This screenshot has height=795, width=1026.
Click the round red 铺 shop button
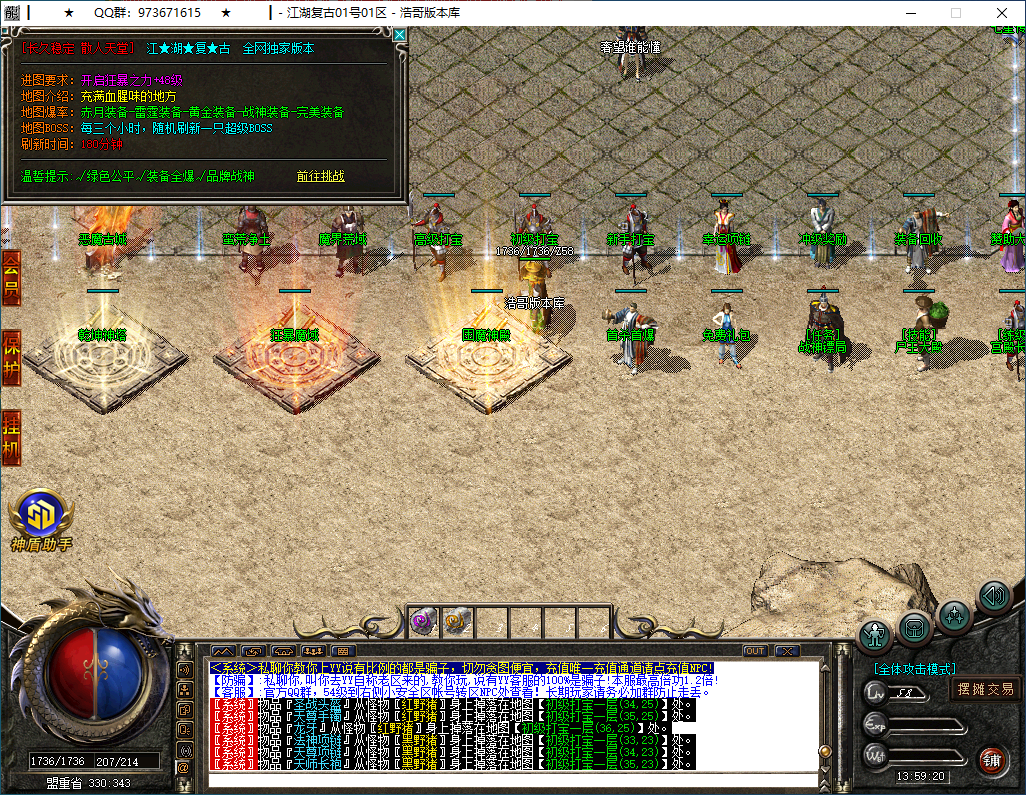[992, 759]
